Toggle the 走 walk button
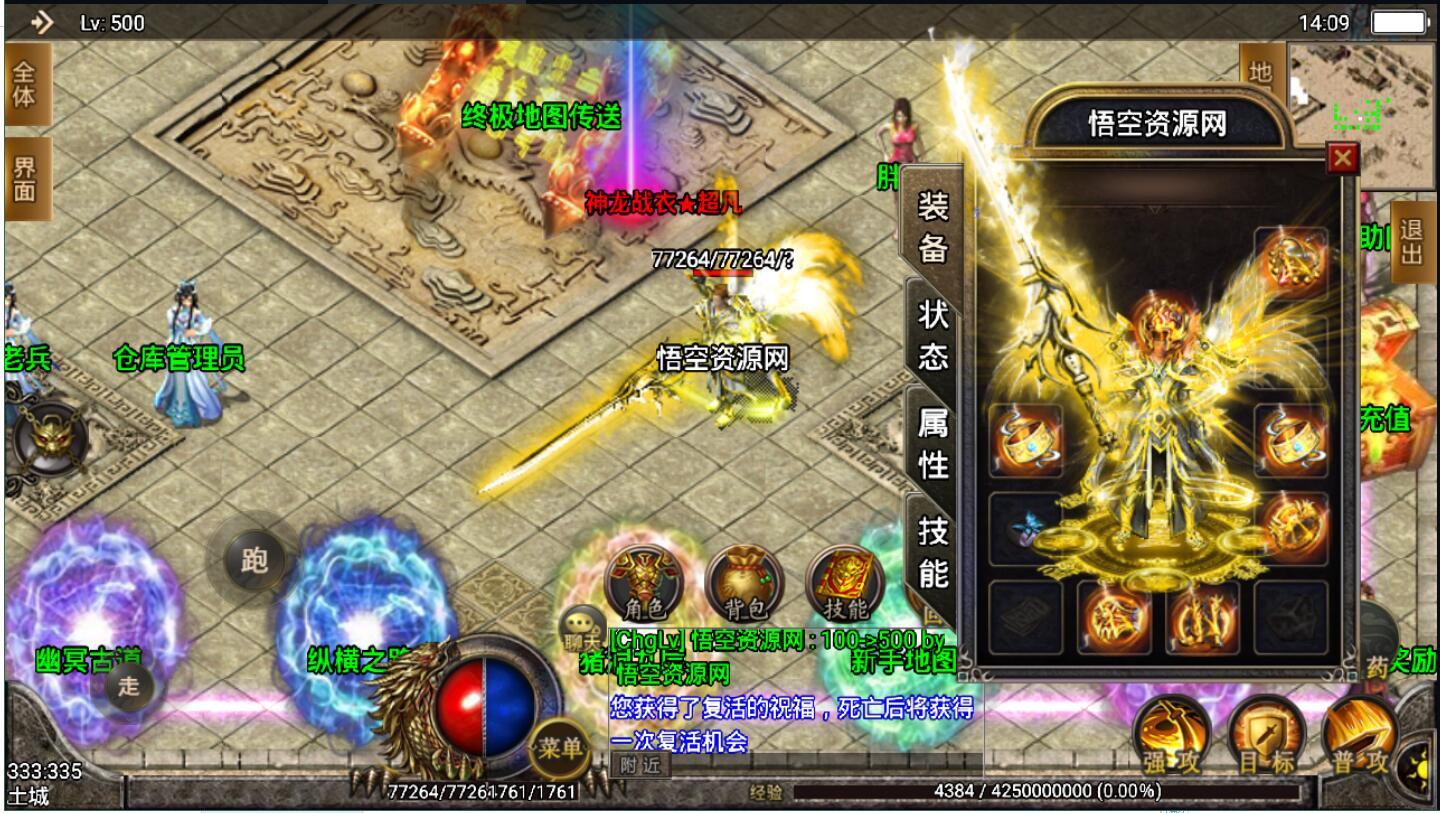Image resolution: width=1440 pixels, height=813 pixels. point(129,687)
